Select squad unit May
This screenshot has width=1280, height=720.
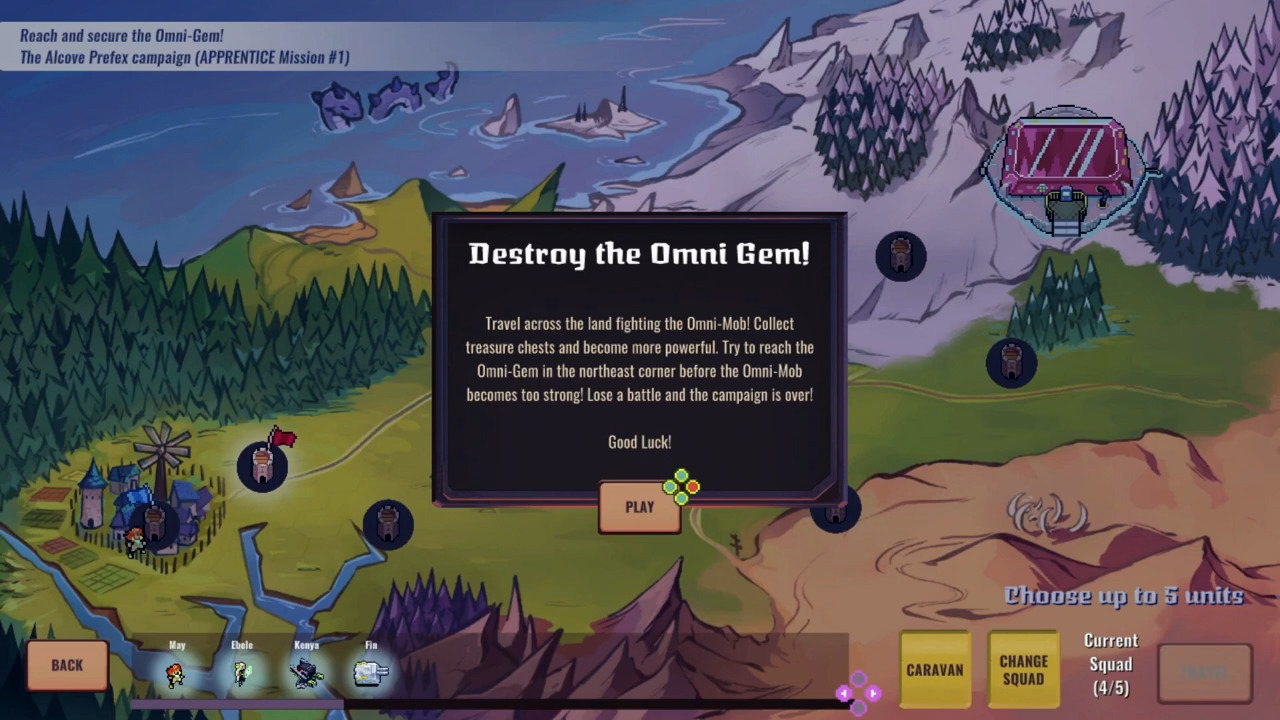click(176, 673)
